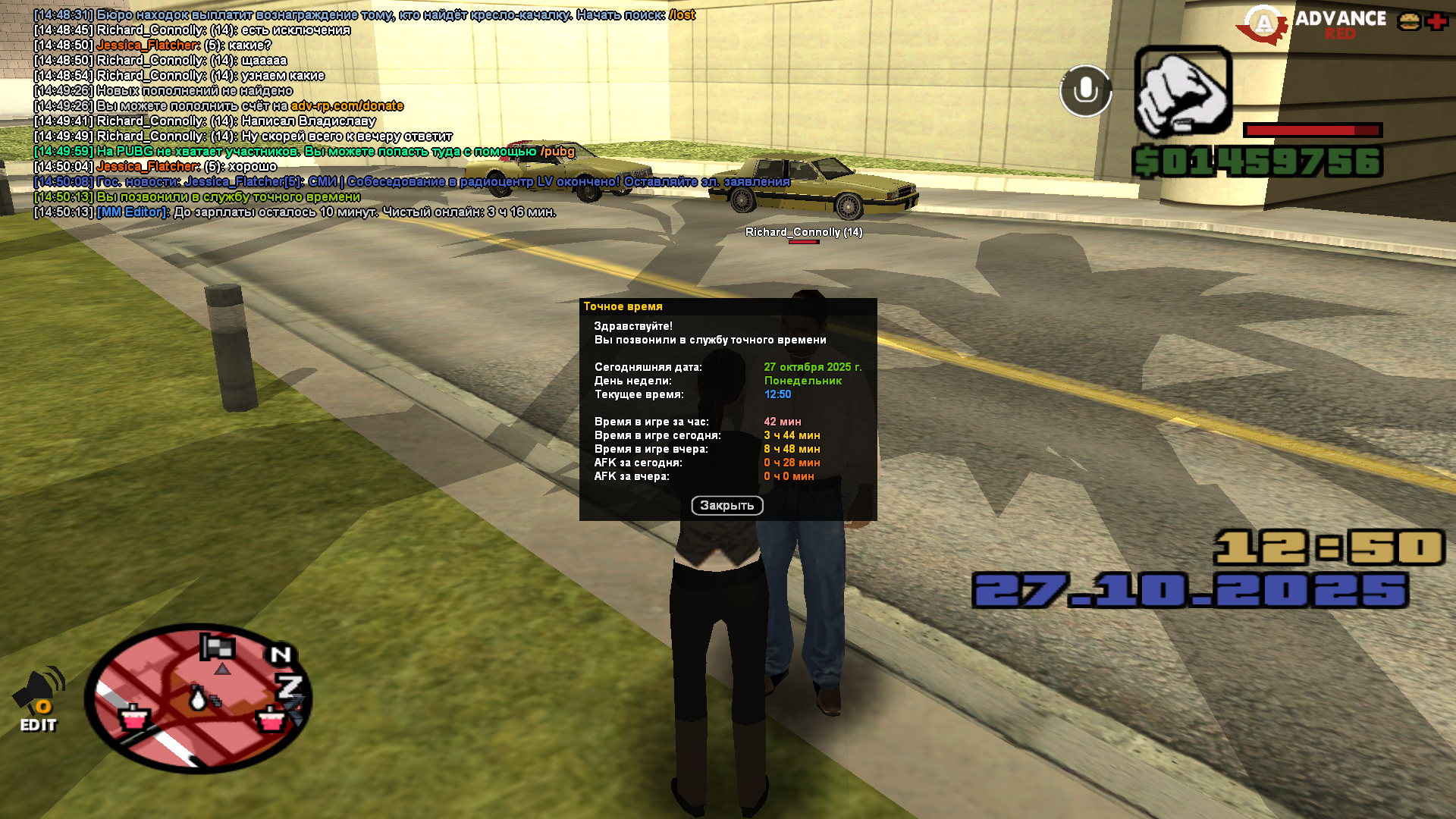Click the burger hunger icon
The width and height of the screenshot is (1456, 819).
pos(1409,22)
